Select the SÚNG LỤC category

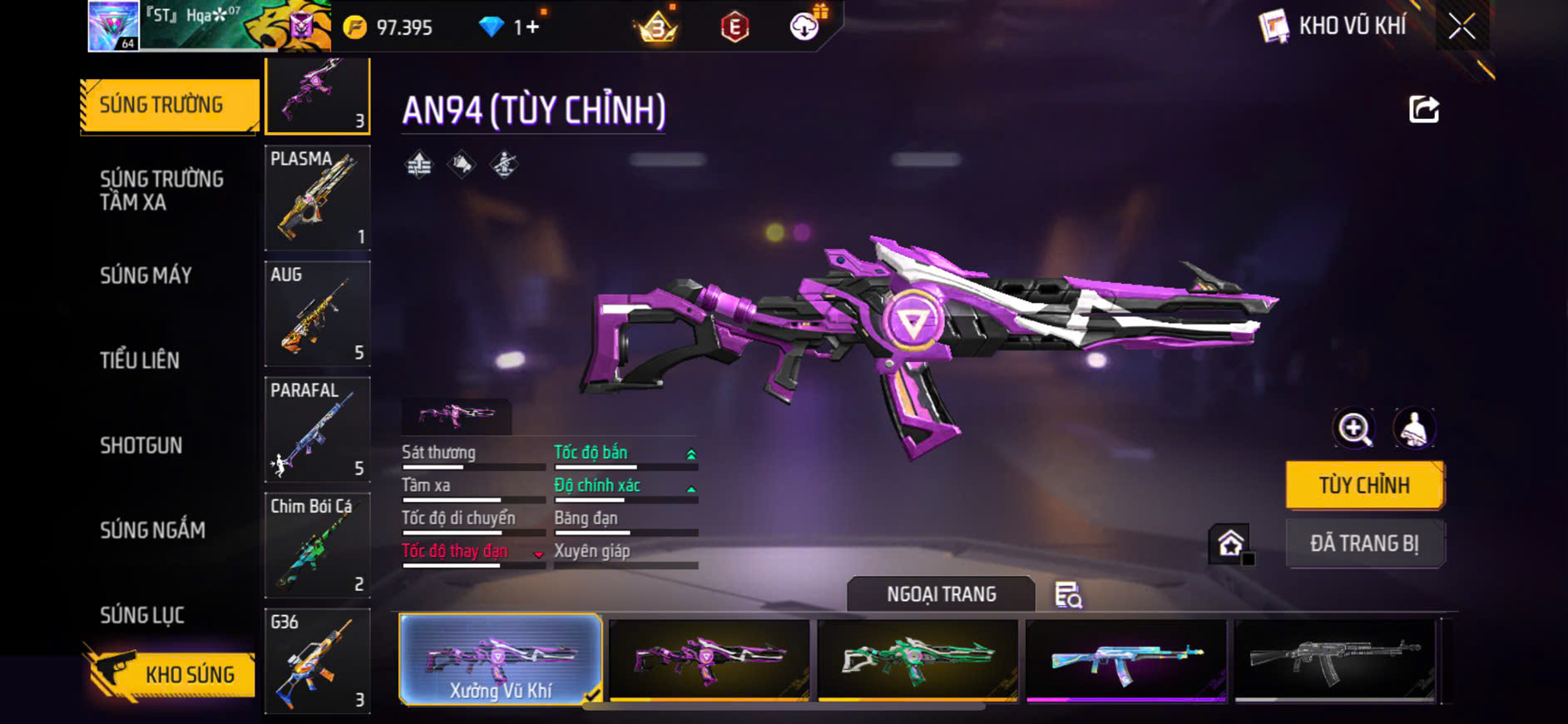[x=142, y=615]
